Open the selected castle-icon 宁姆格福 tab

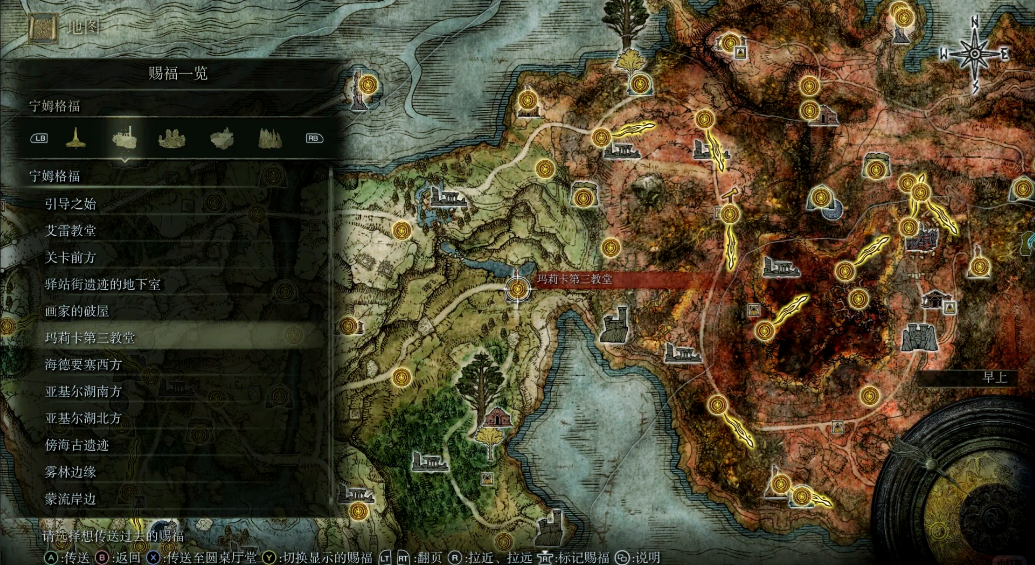tap(125, 137)
